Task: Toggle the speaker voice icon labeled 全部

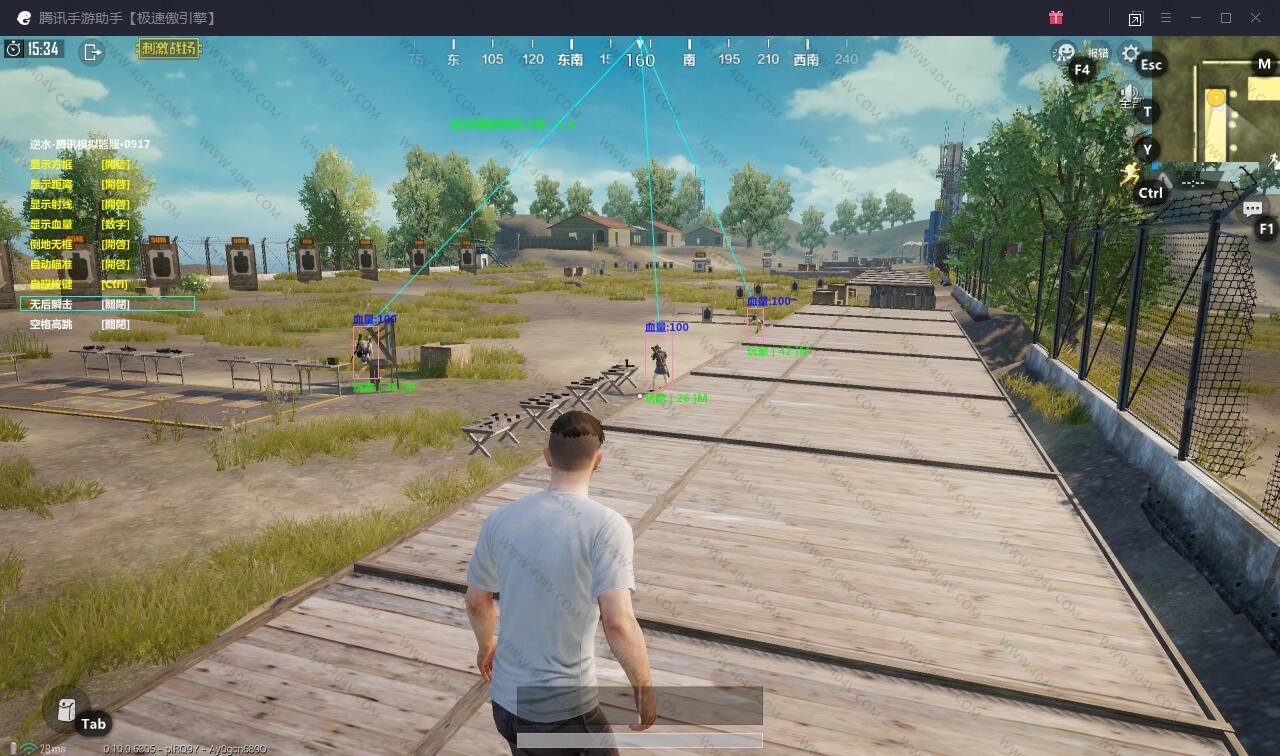Action: pos(1131,95)
